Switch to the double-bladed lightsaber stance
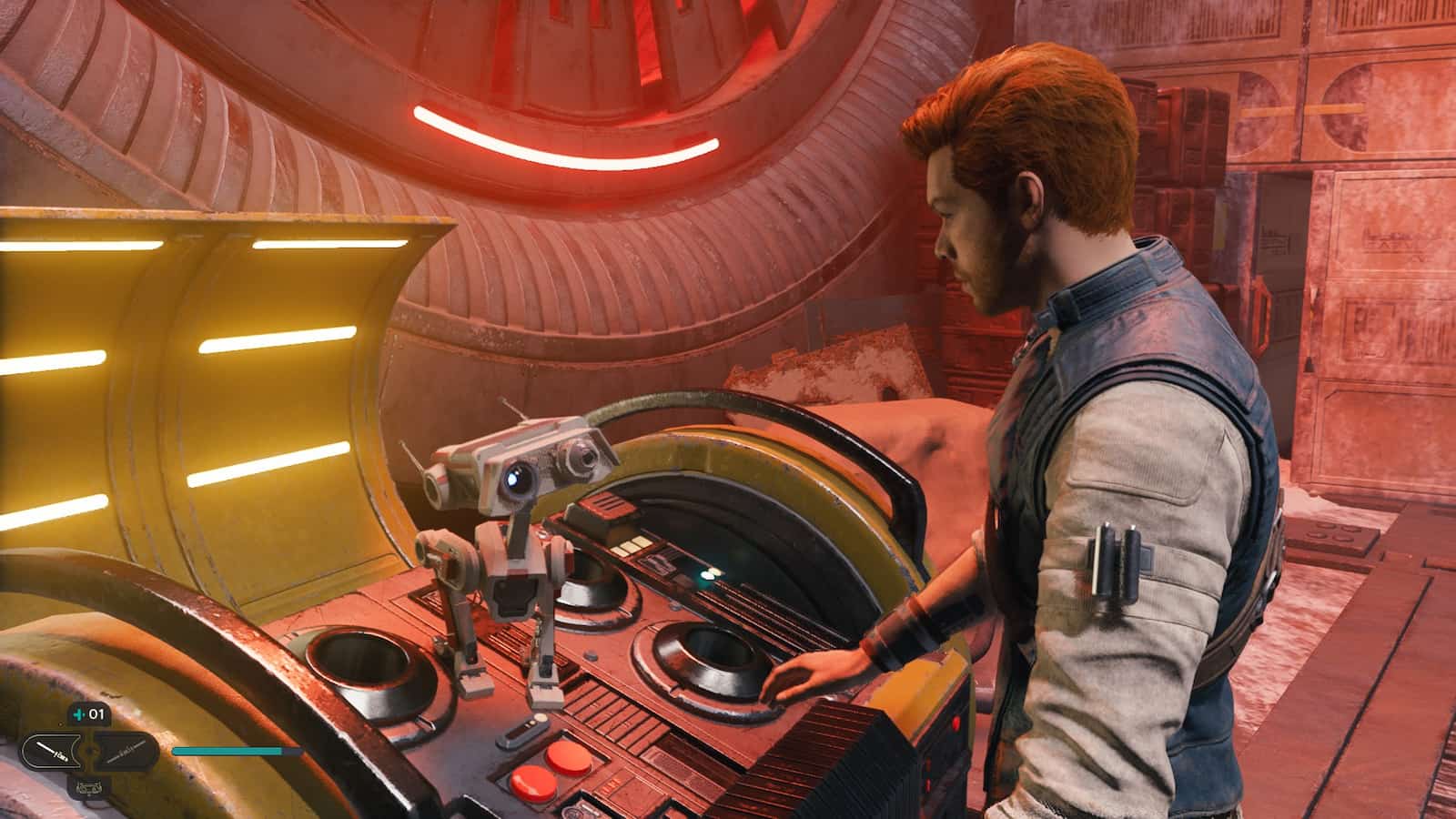The image size is (1456, 819). point(127,751)
